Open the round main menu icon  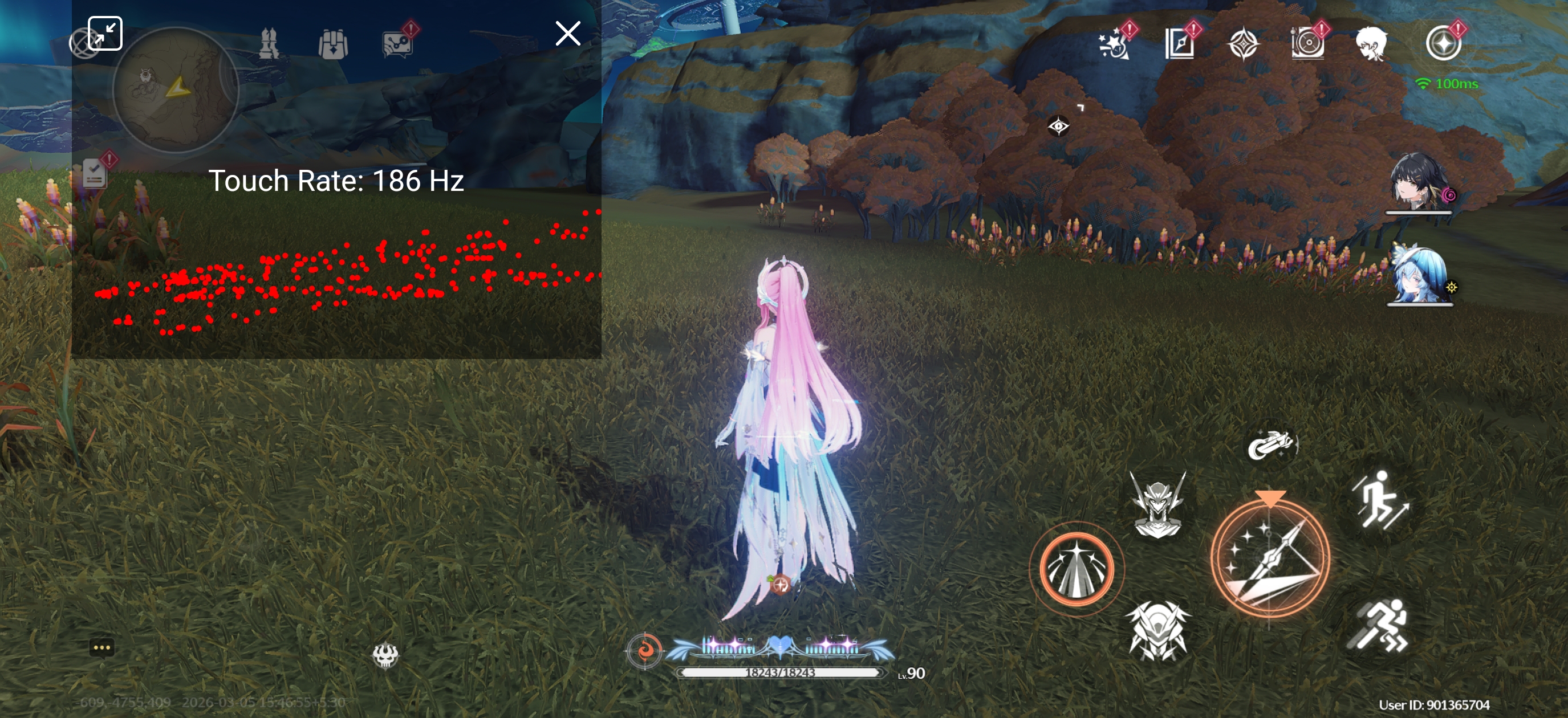1443,44
